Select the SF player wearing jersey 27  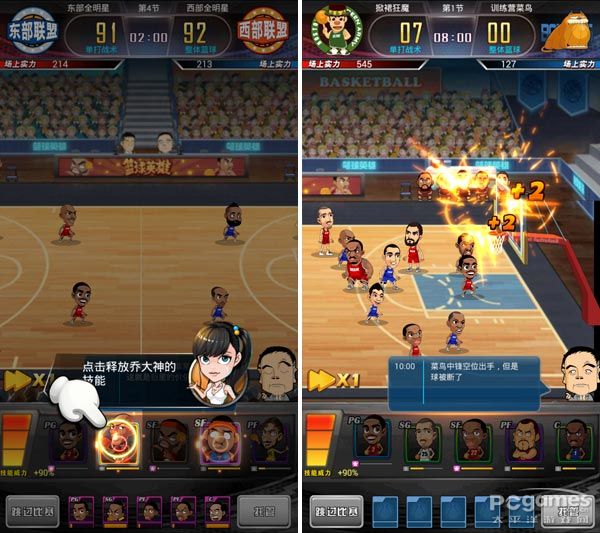click(x=471, y=441)
